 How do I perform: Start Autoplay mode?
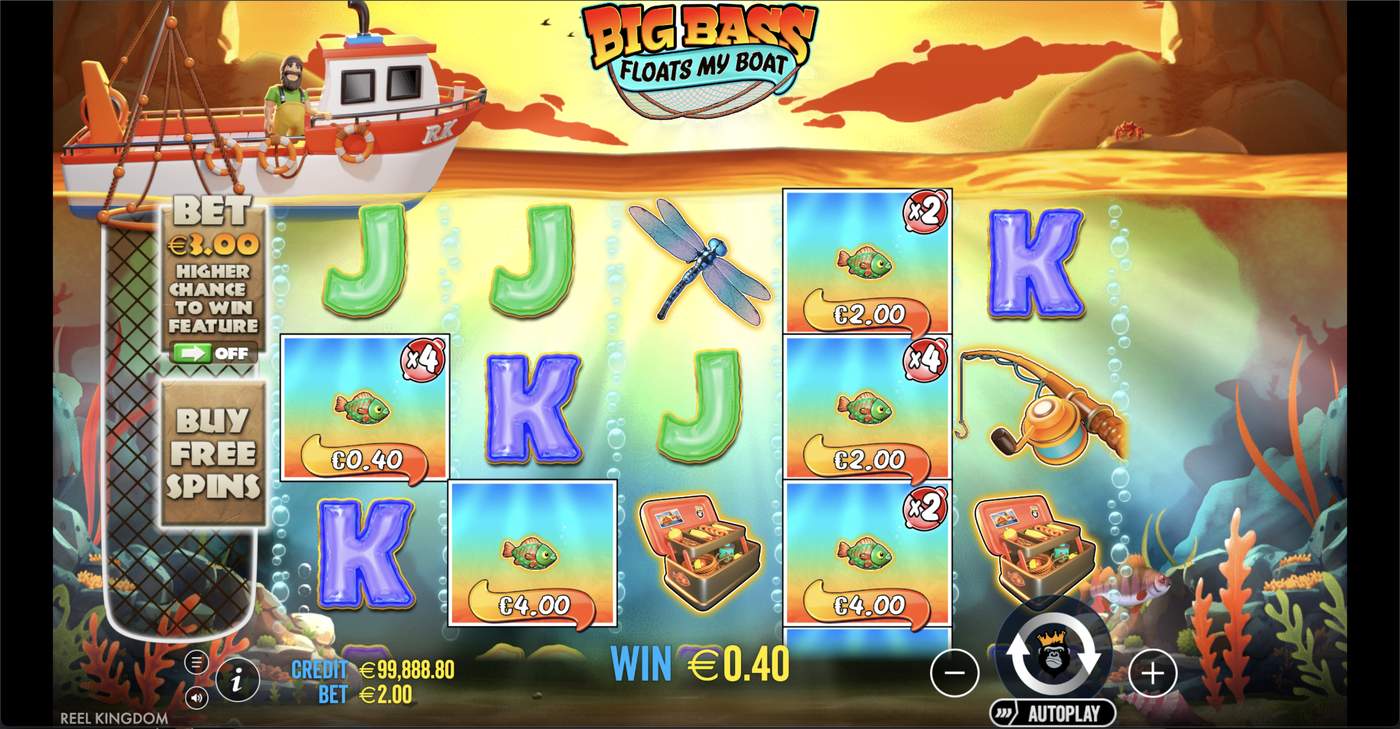(x=1053, y=713)
